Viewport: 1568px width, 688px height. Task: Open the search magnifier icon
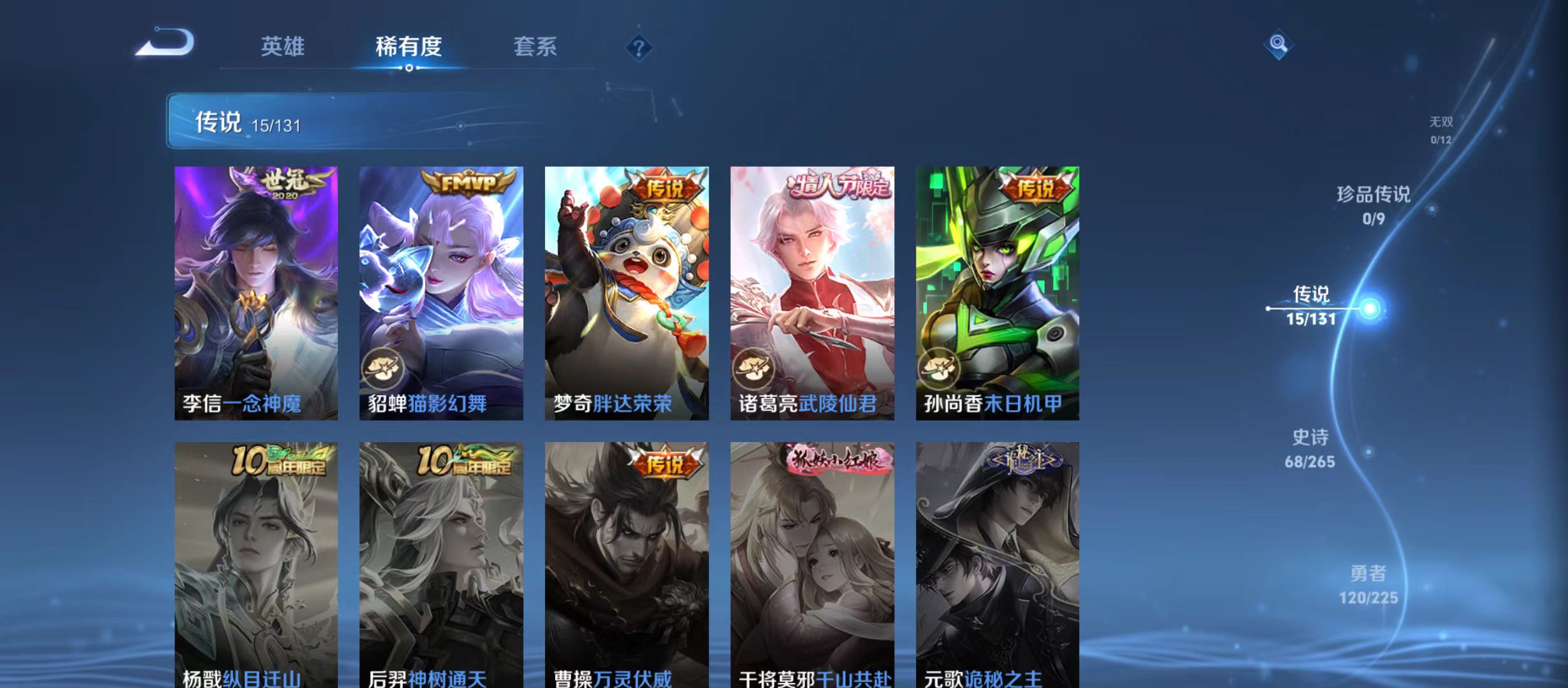(1277, 45)
